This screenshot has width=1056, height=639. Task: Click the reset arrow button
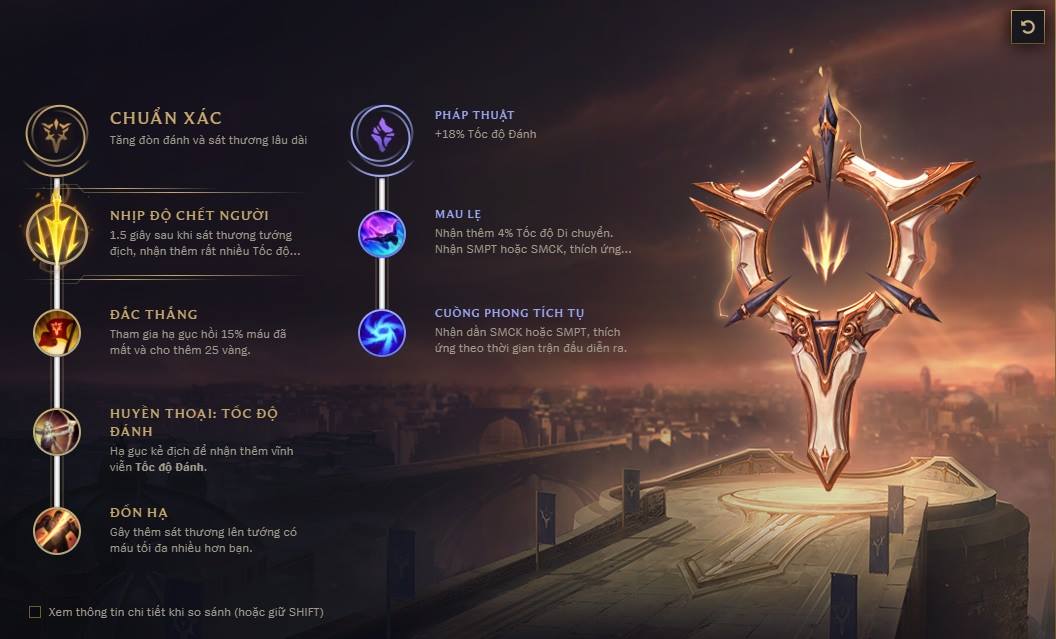tap(1027, 27)
